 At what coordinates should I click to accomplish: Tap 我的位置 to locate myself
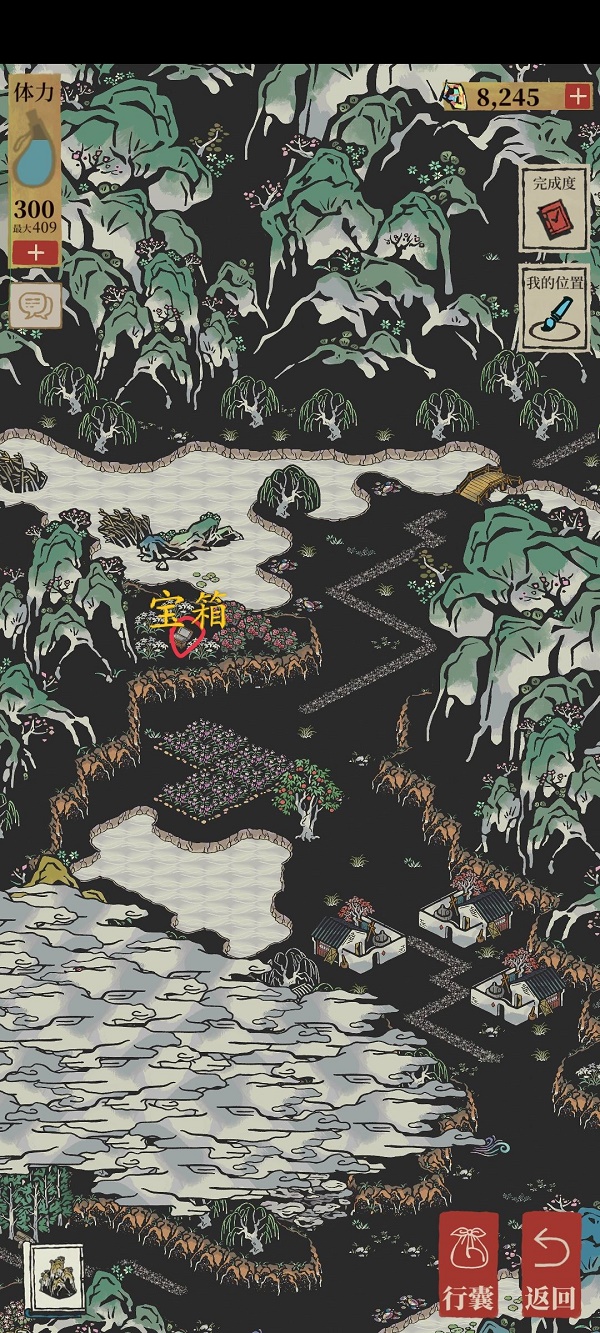553,307
